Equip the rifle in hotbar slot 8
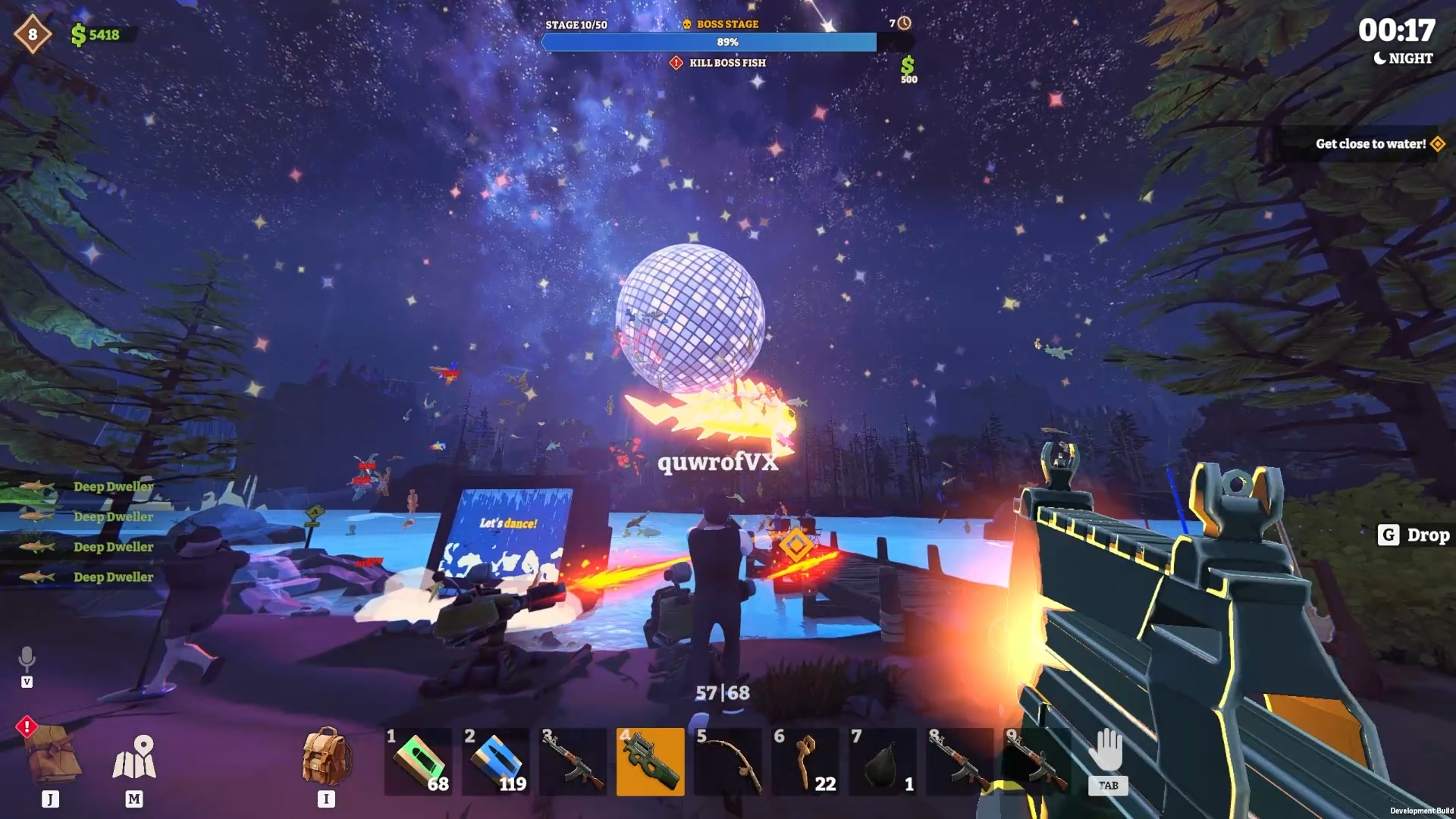 click(x=959, y=761)
